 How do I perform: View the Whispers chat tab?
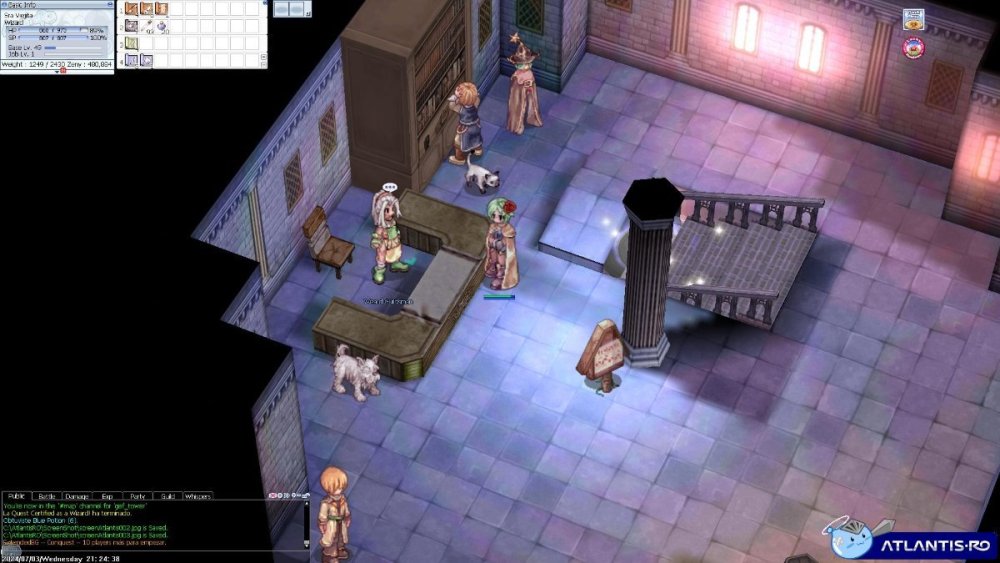pyautogui.click(x=198, y=496)
